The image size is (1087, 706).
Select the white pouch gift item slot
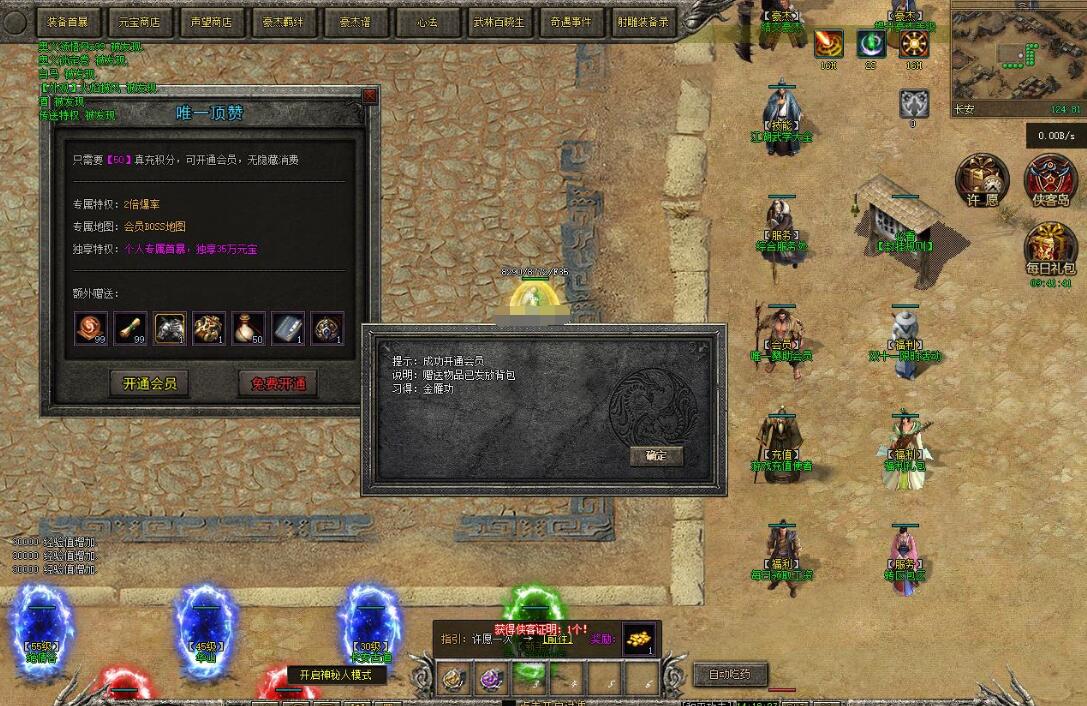pos(249,328)
